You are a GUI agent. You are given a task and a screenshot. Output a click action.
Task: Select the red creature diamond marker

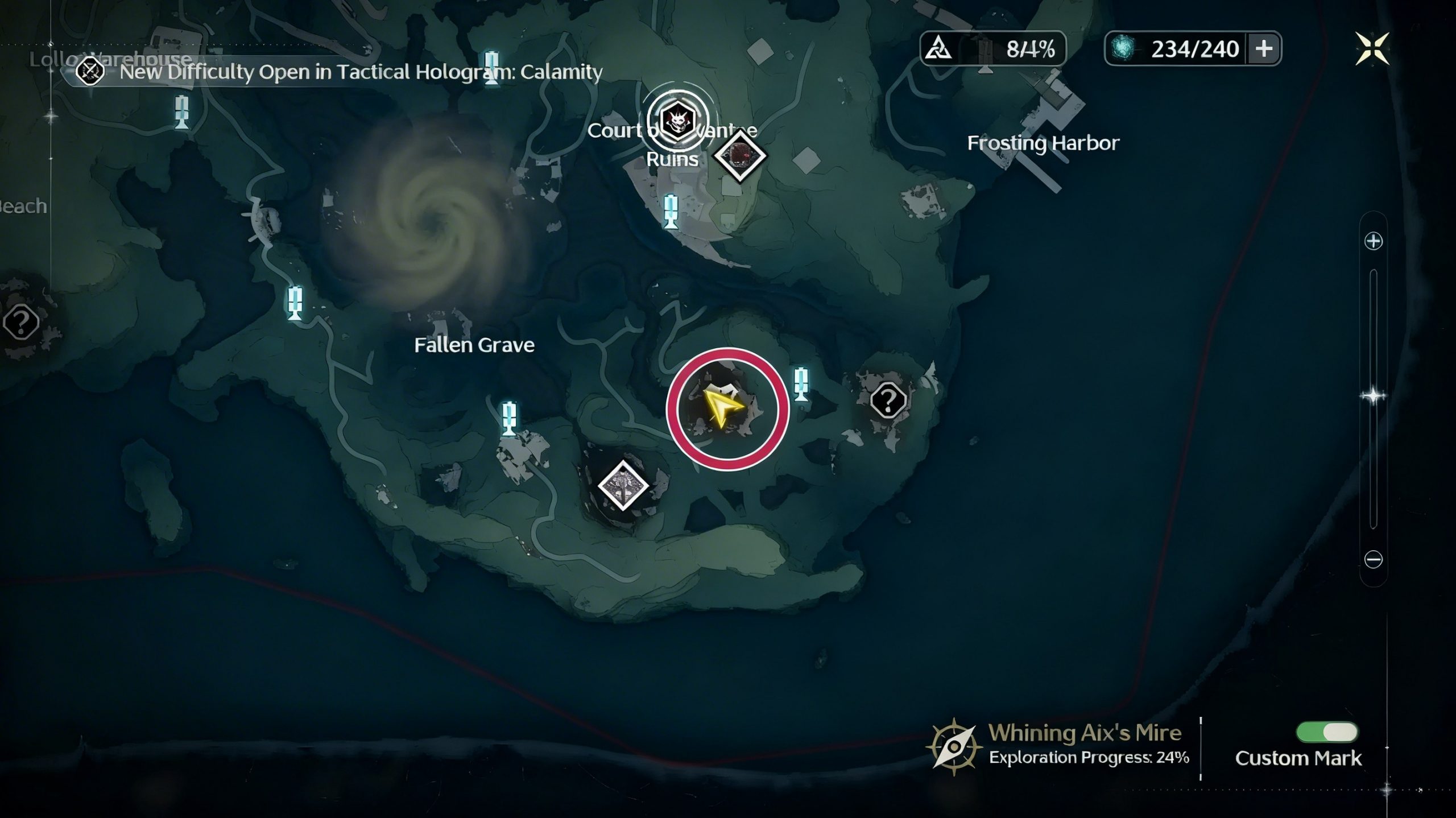point(739,155)
